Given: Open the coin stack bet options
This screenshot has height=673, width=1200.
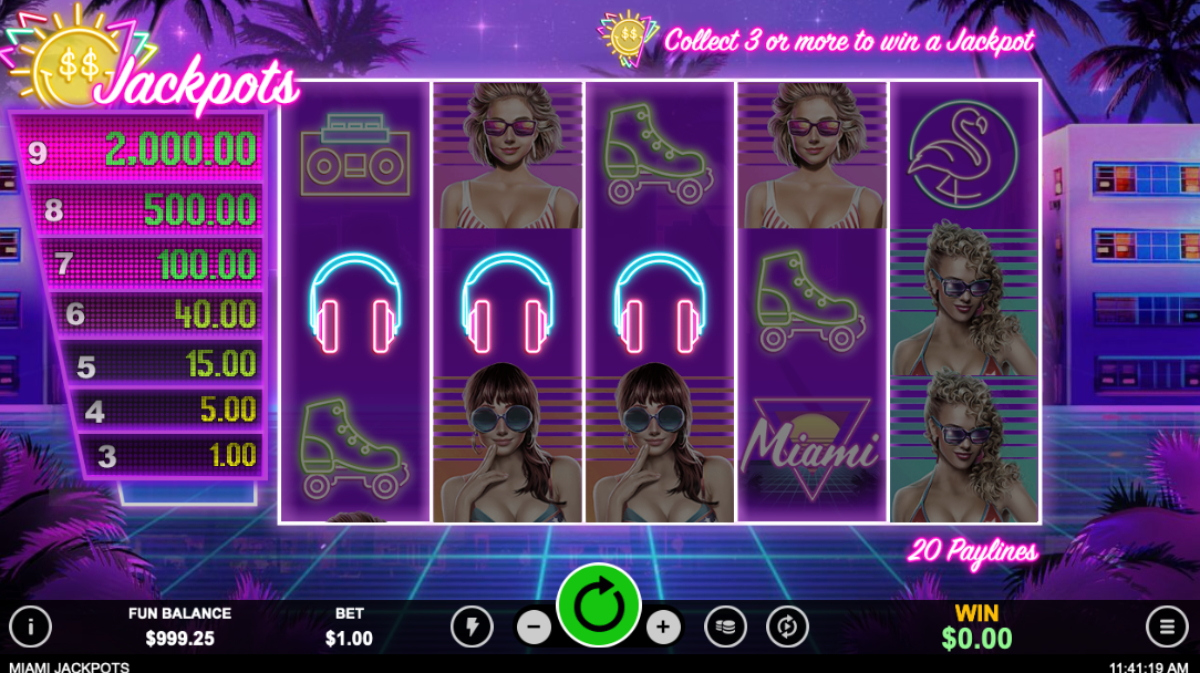Looking at the screenshot, I should pos(725,627).
